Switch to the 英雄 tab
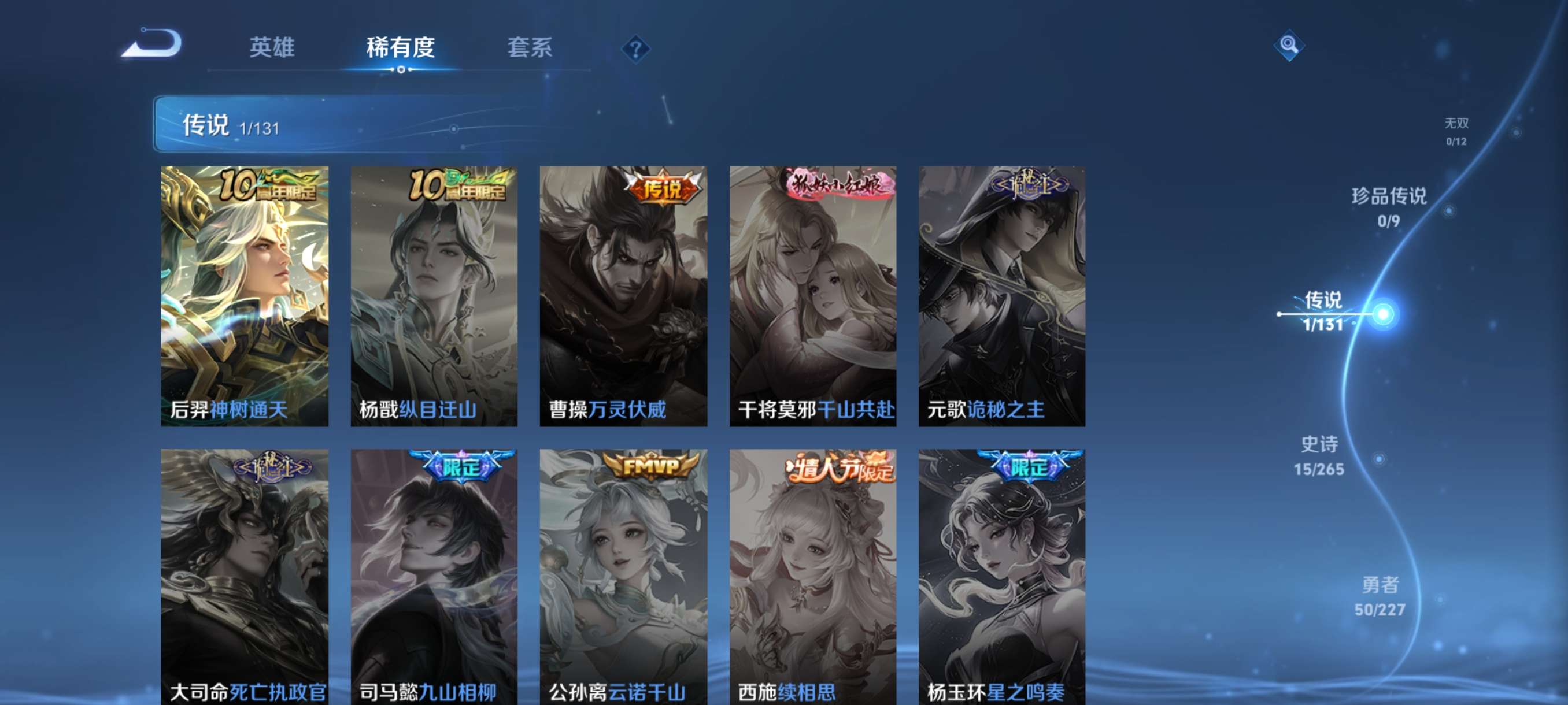 (x=272, y=49)
